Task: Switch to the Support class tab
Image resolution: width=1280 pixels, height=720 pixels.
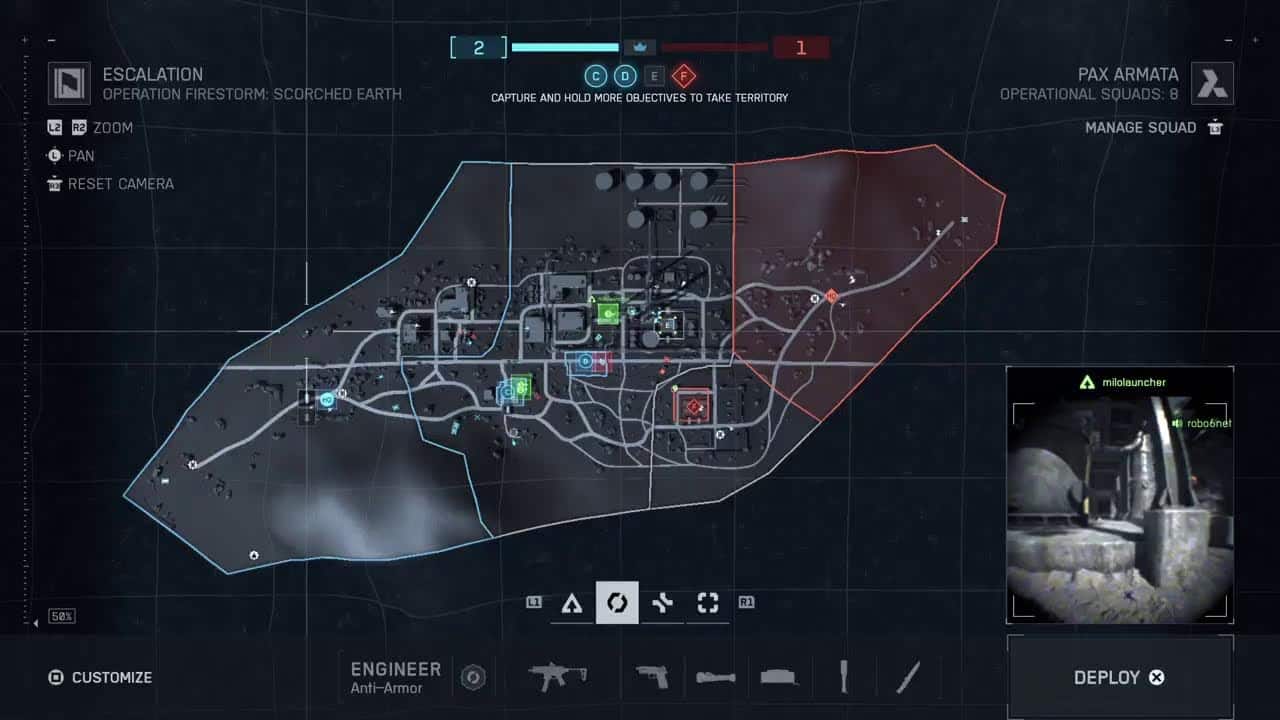Action: click(662, 603)
